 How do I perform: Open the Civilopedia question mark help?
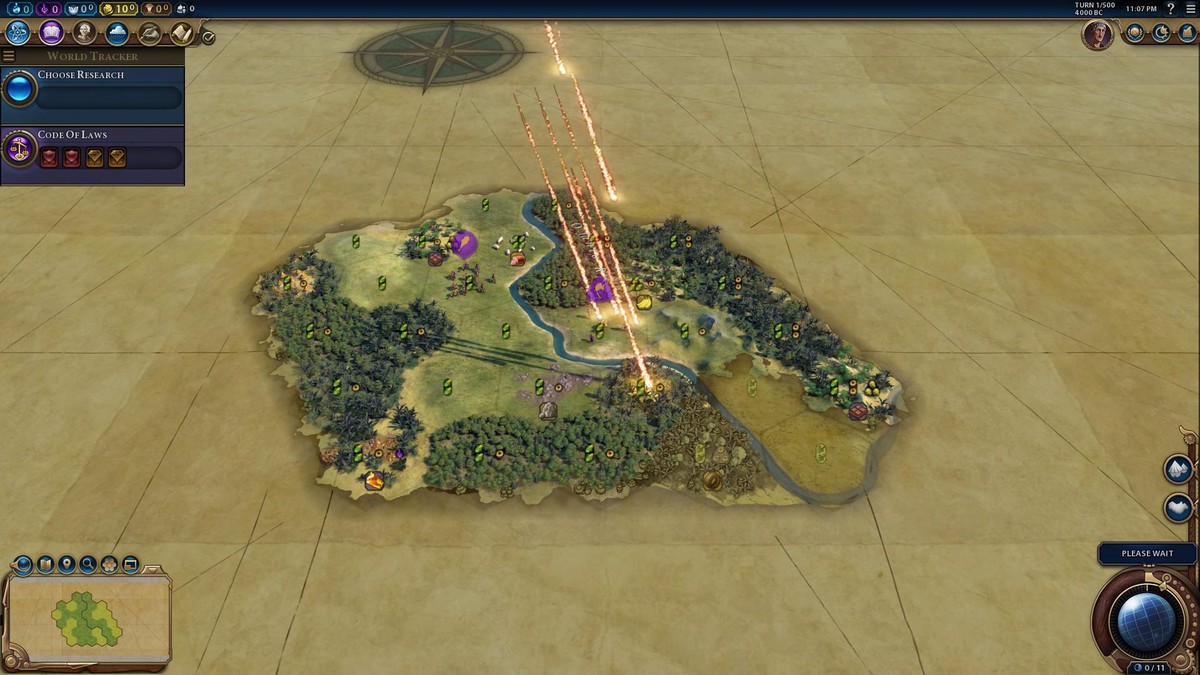click(x=1172, y=9)
